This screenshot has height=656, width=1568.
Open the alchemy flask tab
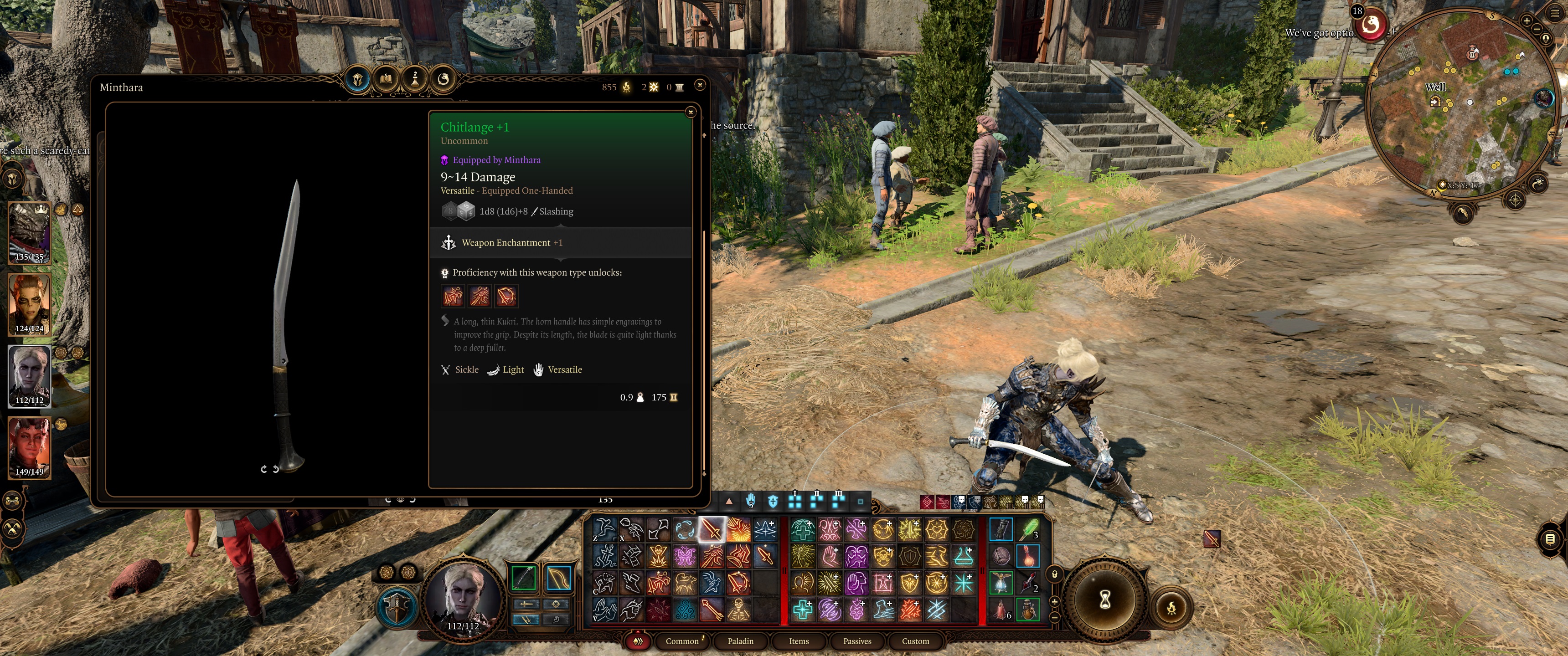(x=415, y=79)
